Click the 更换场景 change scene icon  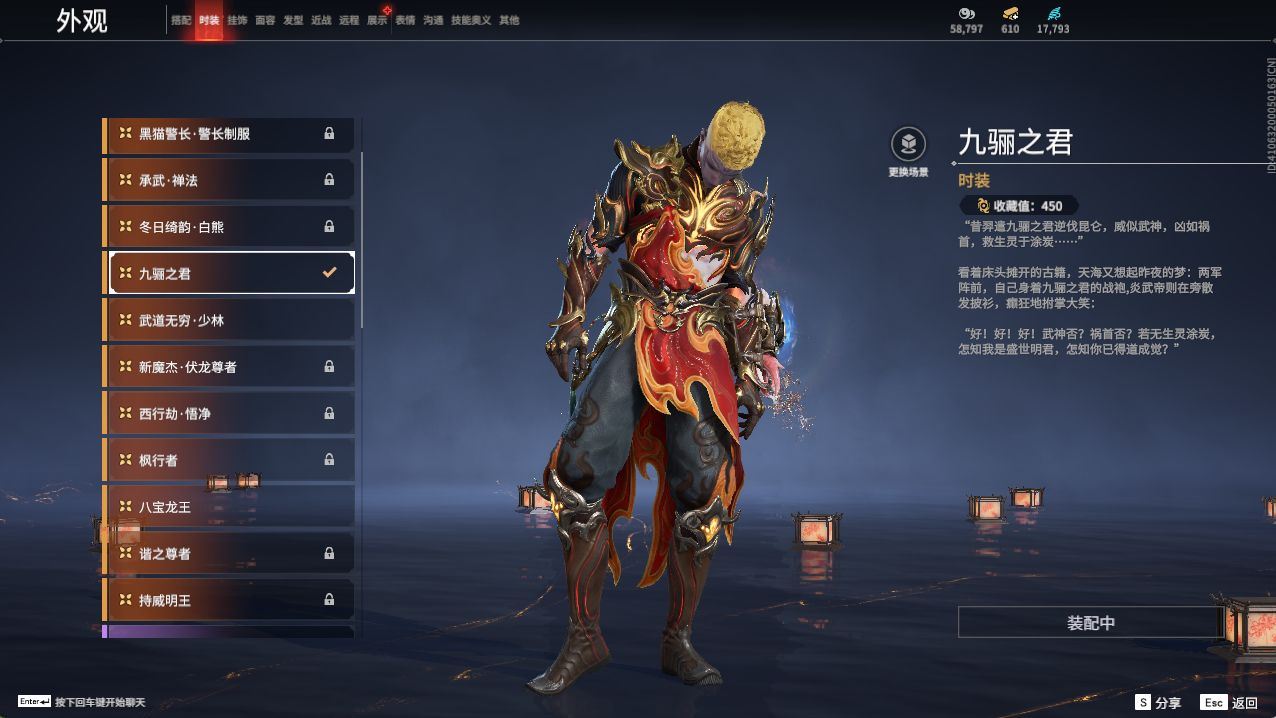coord(908,145)
